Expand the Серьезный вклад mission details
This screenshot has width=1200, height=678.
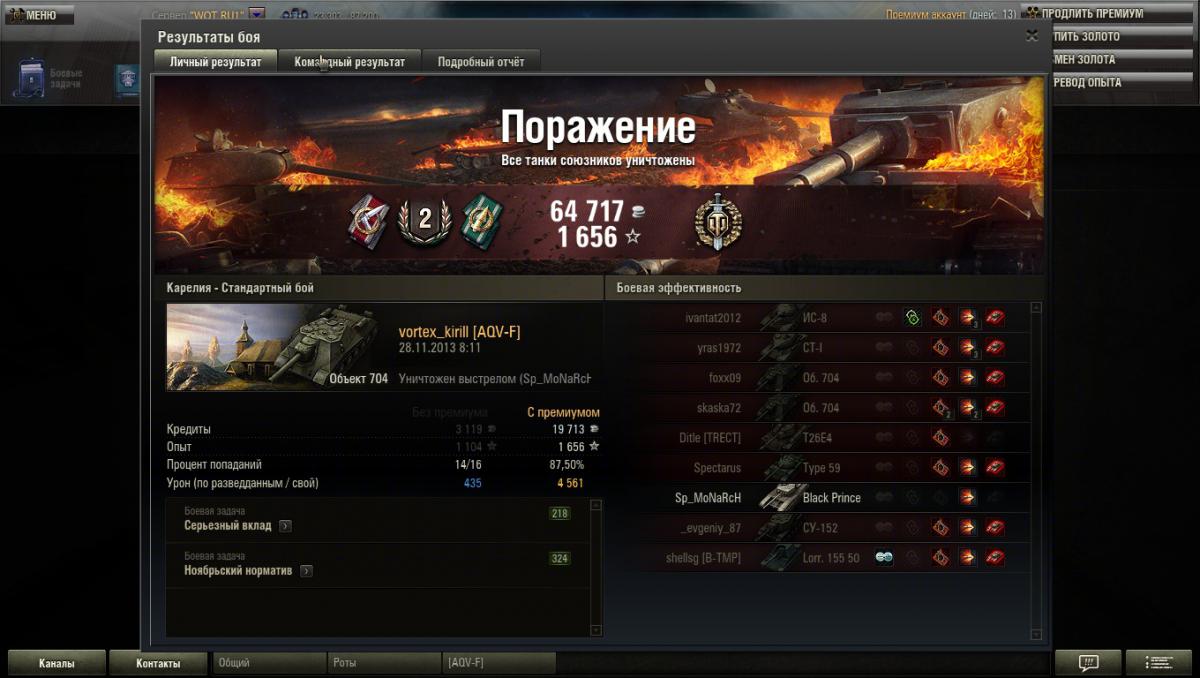pos(285,526)
